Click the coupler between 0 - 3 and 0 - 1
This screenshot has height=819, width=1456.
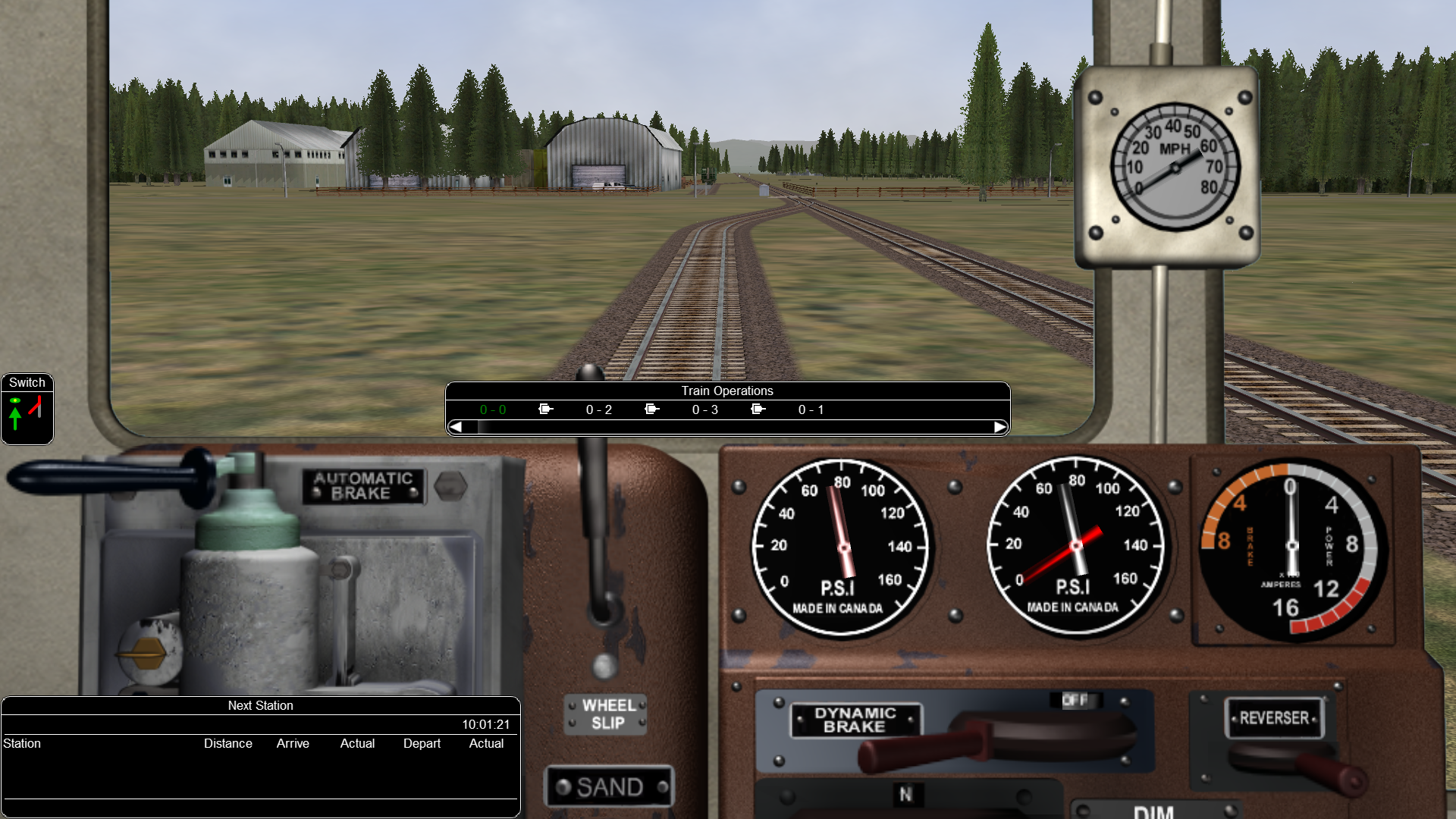coord(758,409)
